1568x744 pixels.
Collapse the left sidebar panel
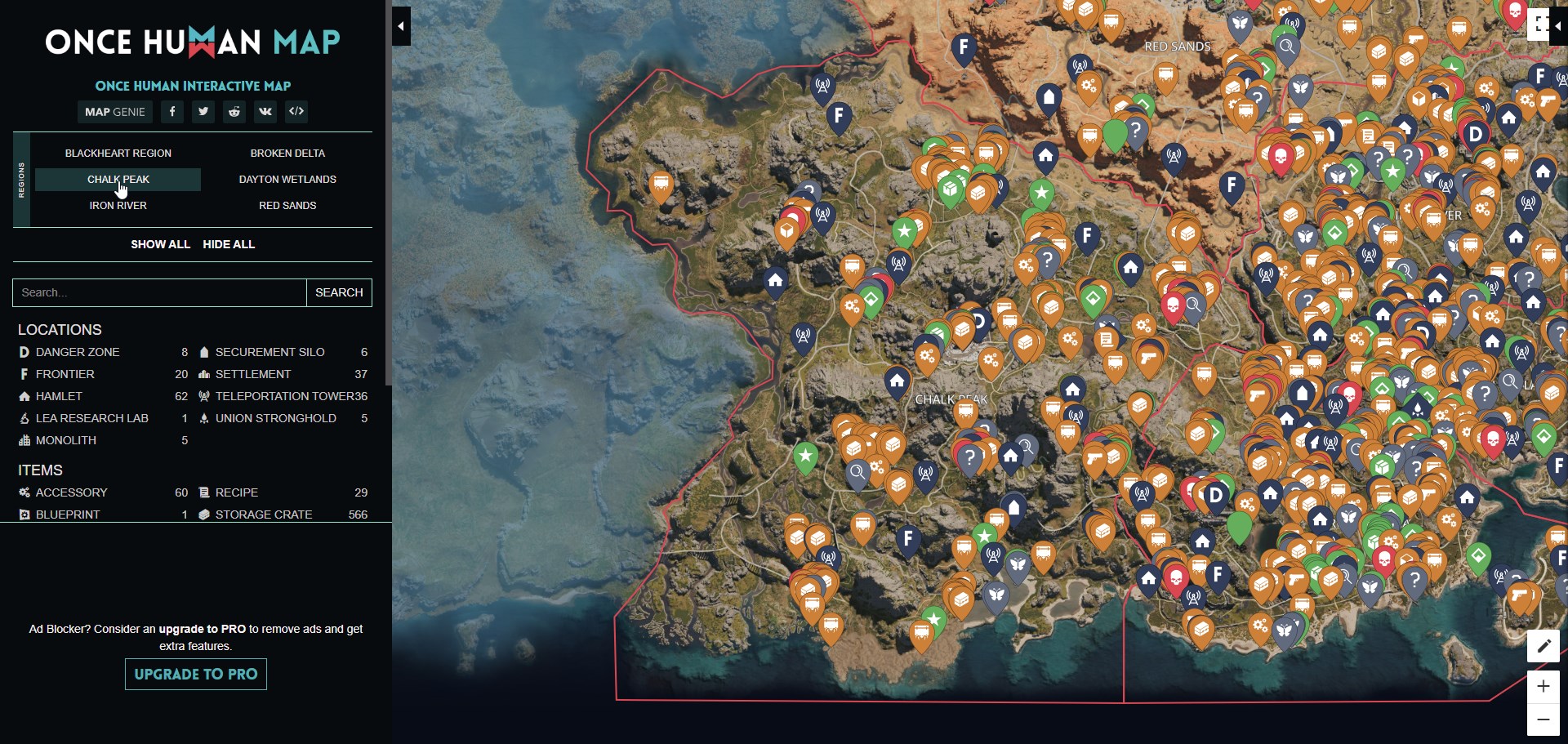[x=401, y=25]
